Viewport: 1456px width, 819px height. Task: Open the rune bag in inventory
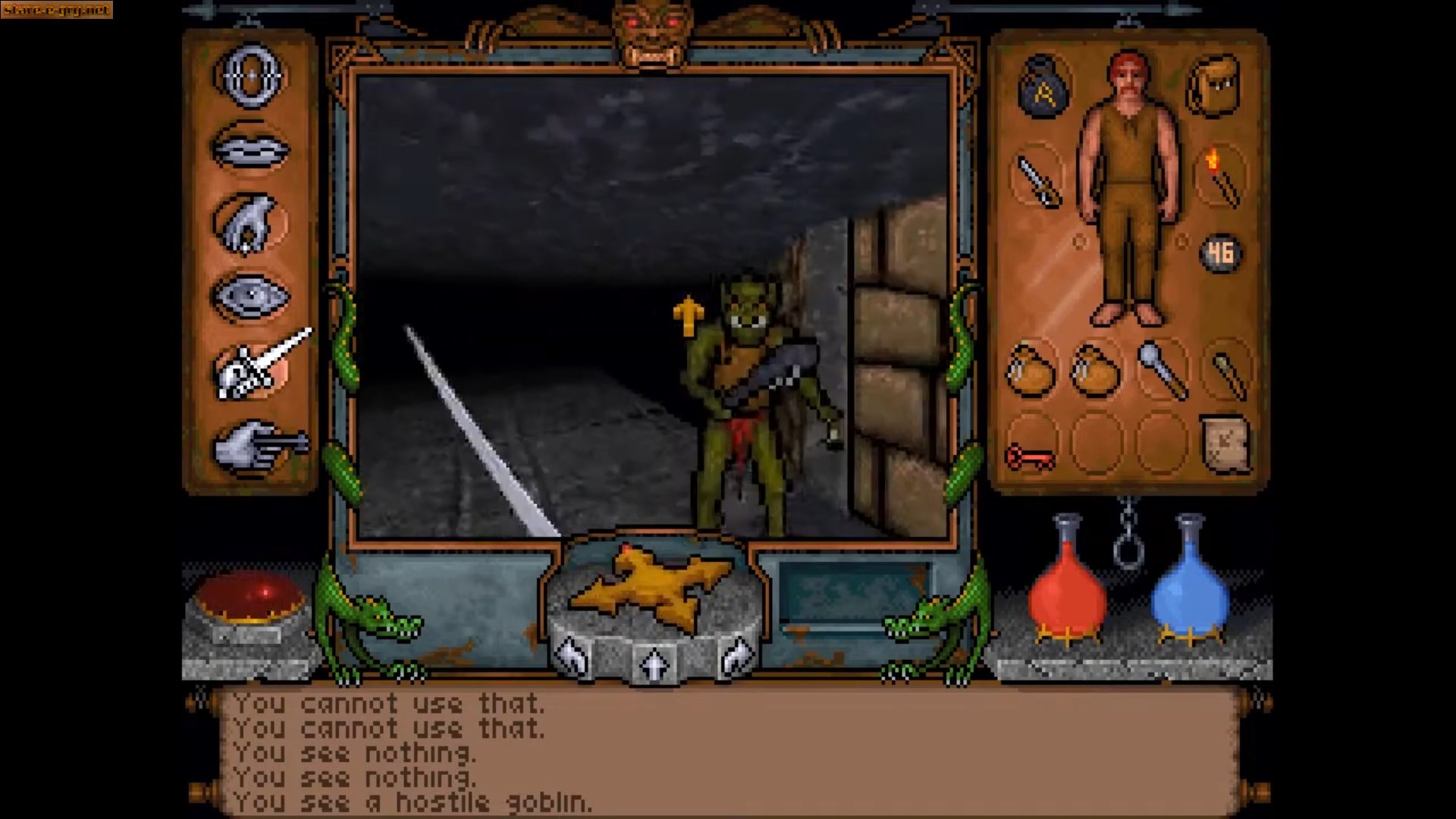1043,87
